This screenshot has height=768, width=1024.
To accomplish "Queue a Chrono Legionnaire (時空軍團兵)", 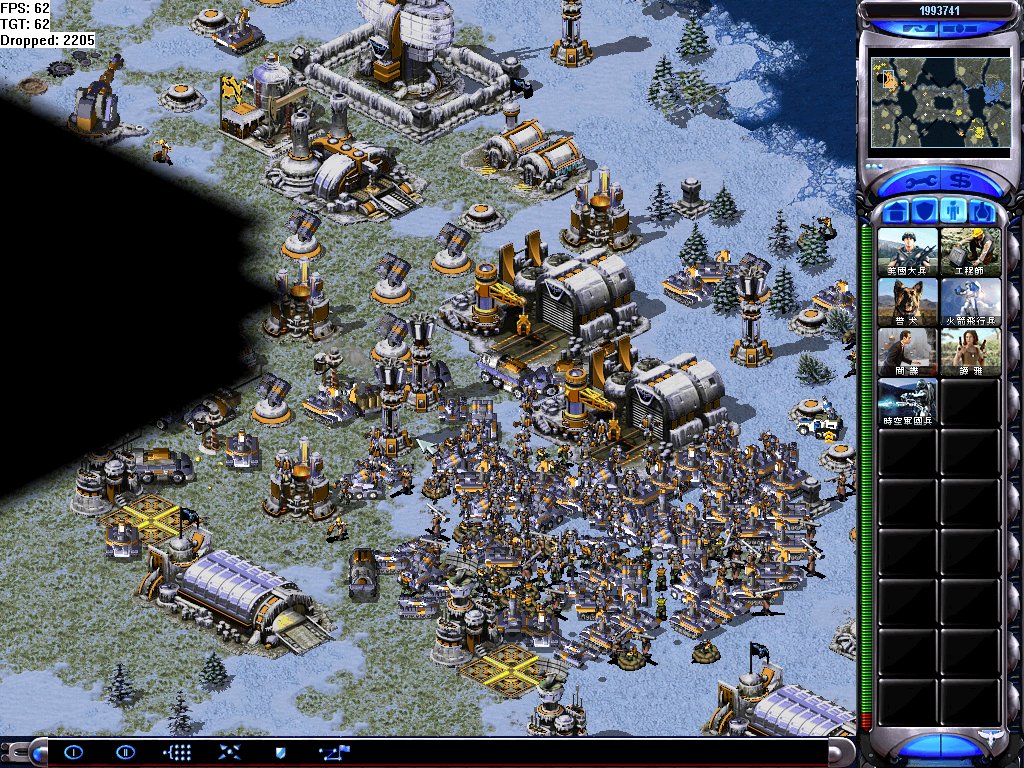I will coord(908,402).
